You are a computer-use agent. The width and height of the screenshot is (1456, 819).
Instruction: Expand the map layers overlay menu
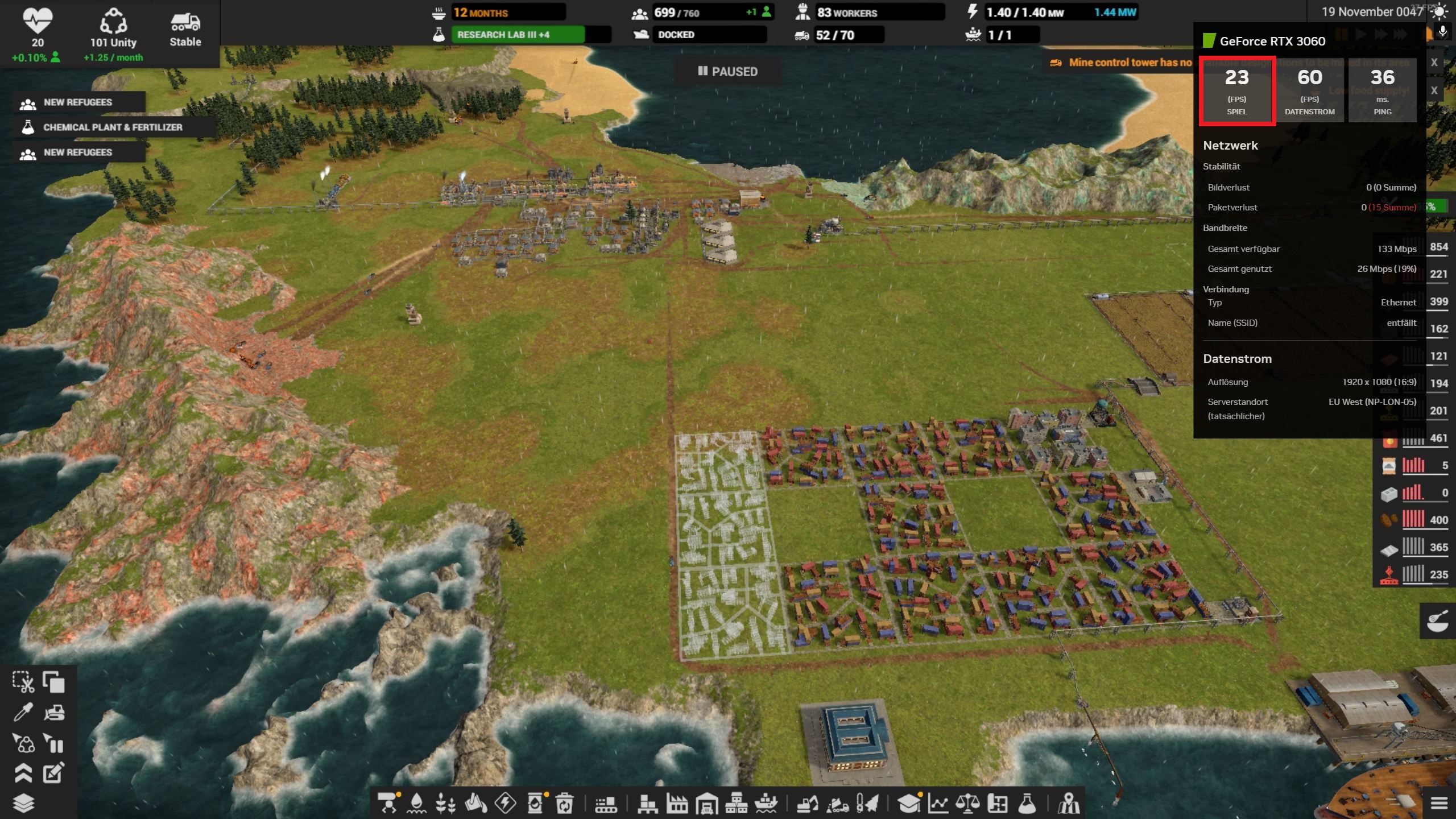pyautogui.click(x=23, y=803)
